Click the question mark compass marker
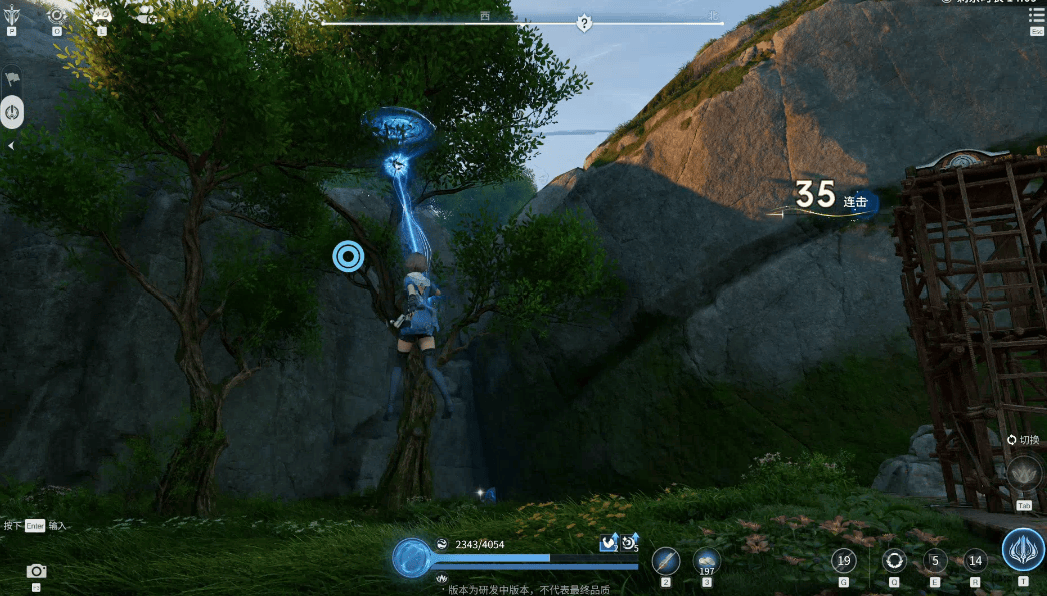Screen dimensions: 1047x596 click(584, 23)
